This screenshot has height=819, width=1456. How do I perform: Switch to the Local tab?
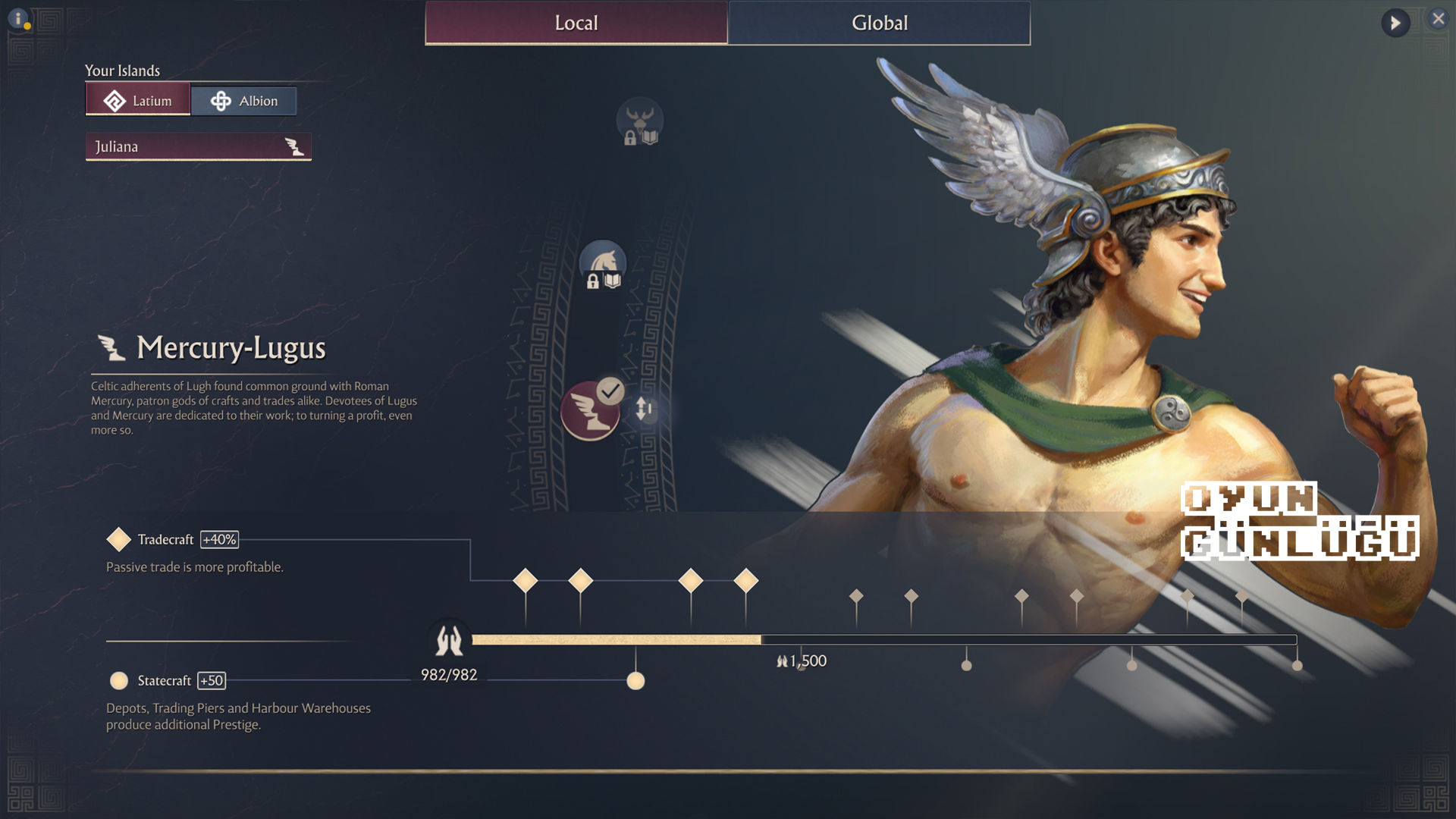tap(576, 23)
